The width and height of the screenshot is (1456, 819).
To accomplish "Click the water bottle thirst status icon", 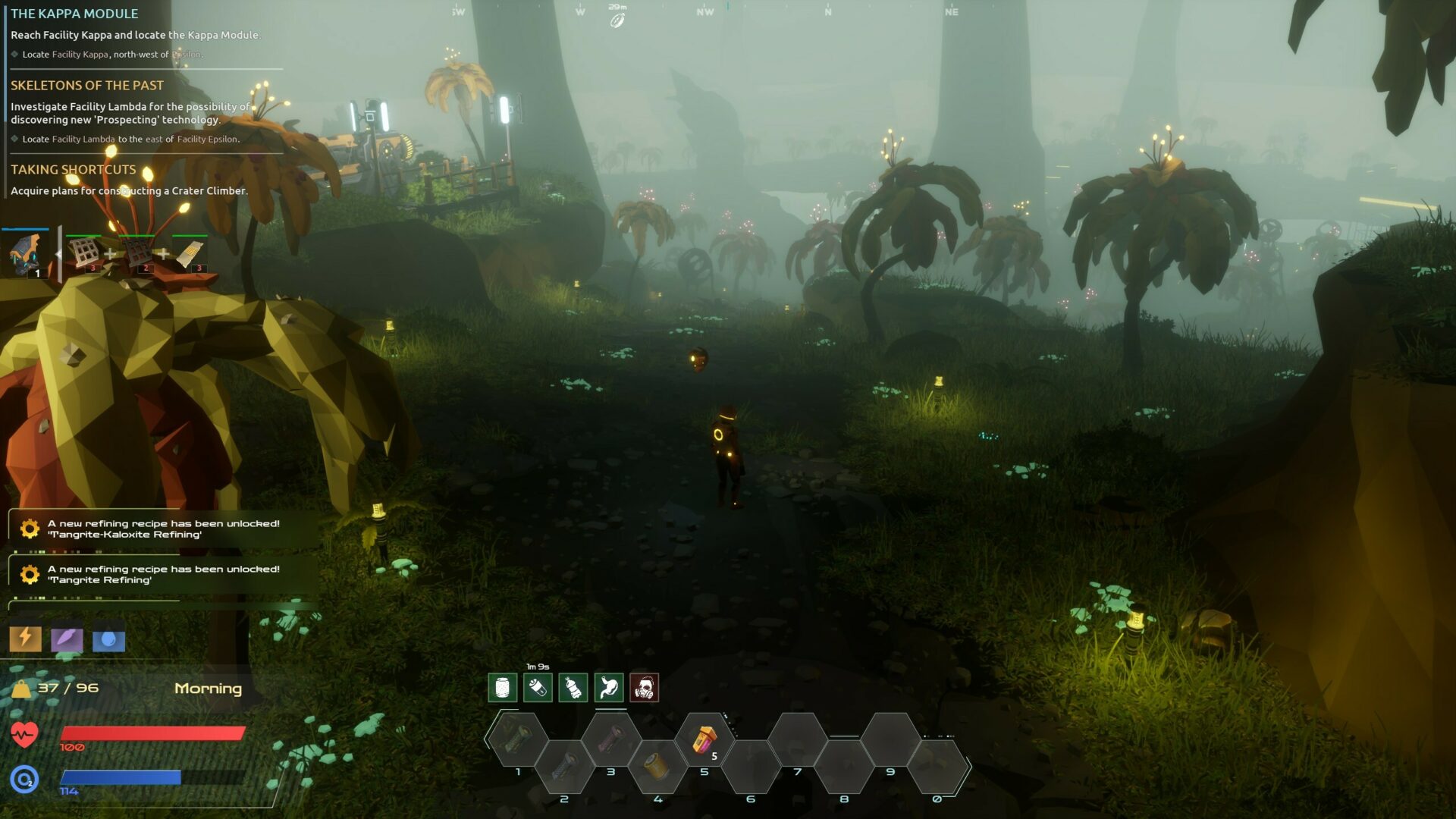I will [x=573, y=688].
